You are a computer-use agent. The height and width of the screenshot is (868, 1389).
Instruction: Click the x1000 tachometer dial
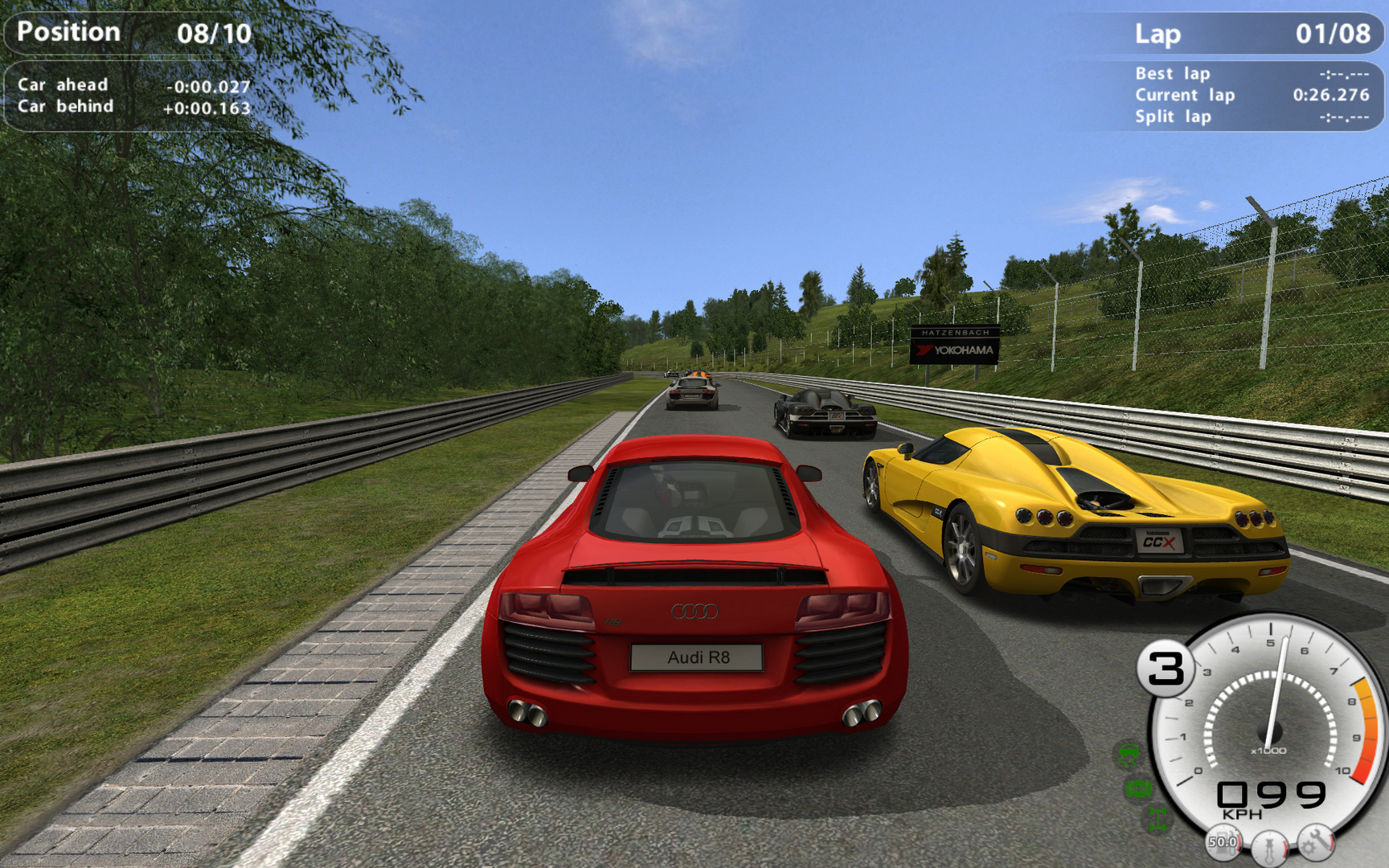click(x=1268, y=750)
